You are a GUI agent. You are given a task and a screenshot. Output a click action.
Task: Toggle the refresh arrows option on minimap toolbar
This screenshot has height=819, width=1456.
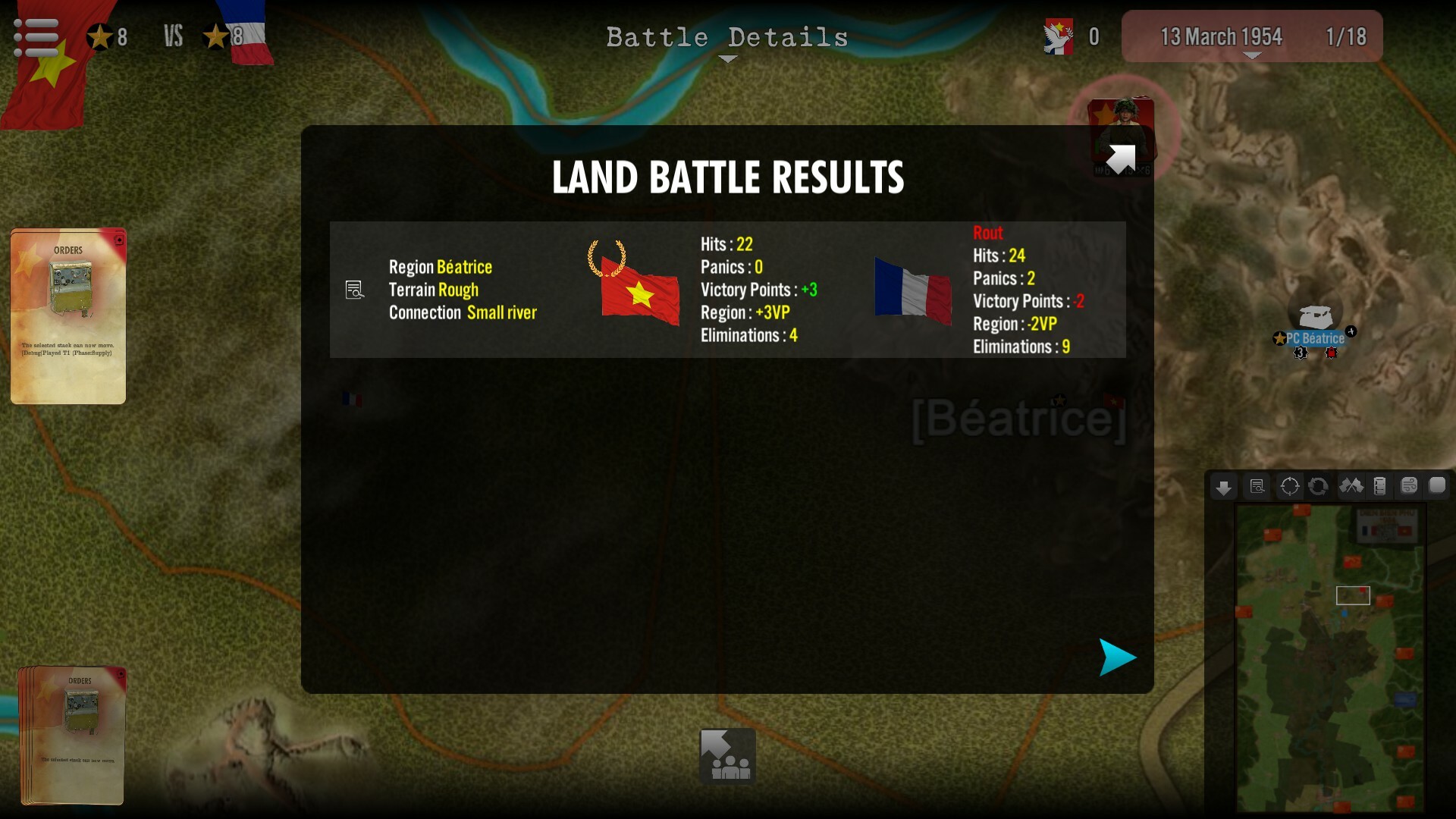1317,486
